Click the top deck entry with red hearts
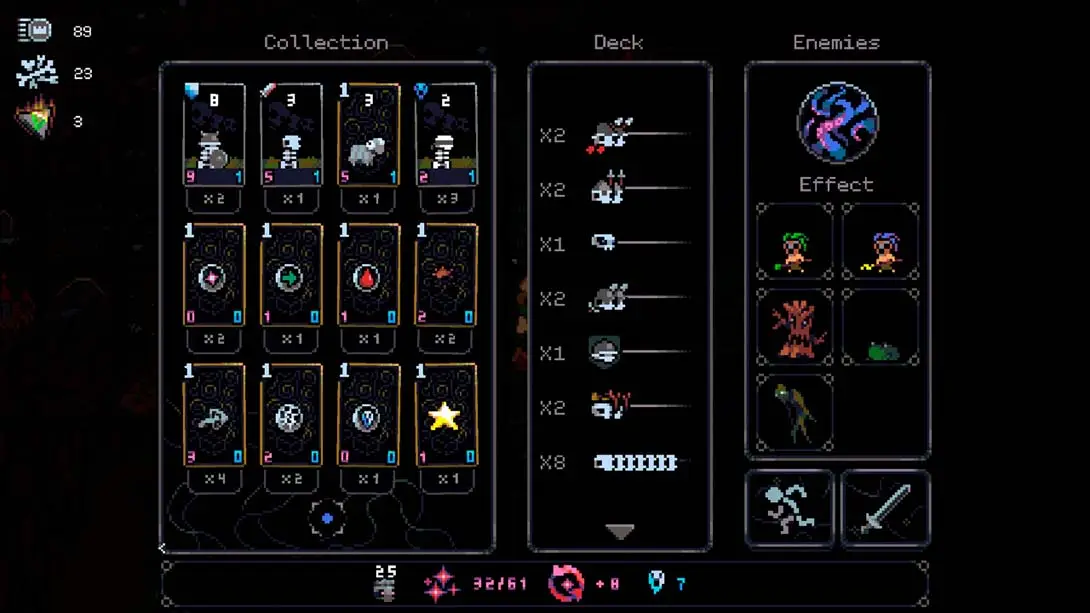 pos(620,135)
